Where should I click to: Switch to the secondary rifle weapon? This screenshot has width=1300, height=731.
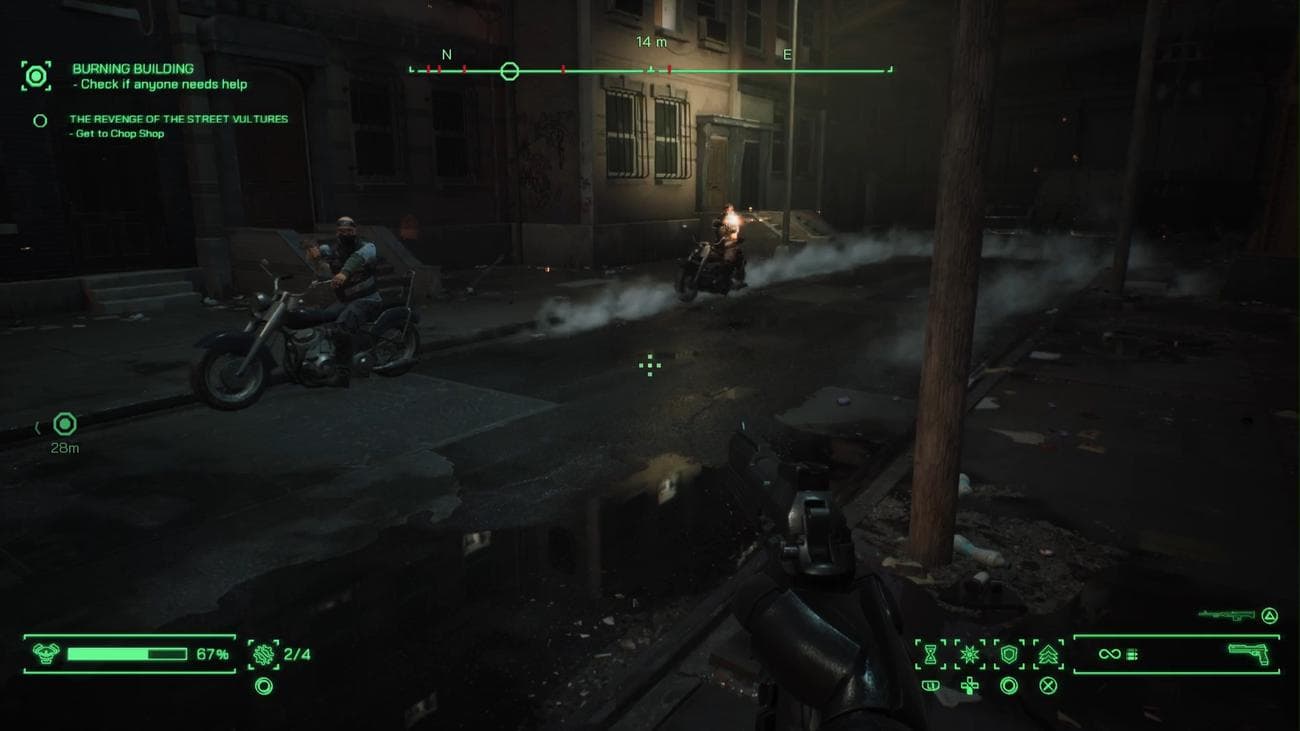1226,614
